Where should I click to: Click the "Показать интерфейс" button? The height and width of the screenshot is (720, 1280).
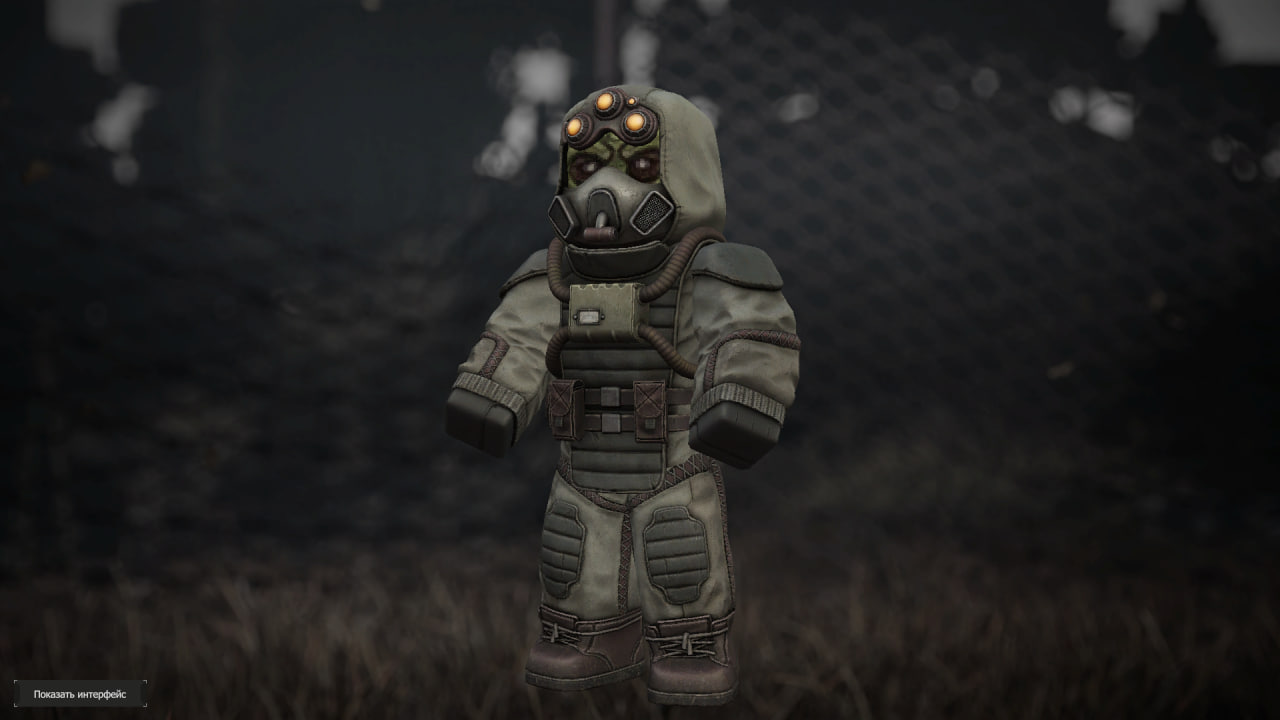[x=80, y=694]
